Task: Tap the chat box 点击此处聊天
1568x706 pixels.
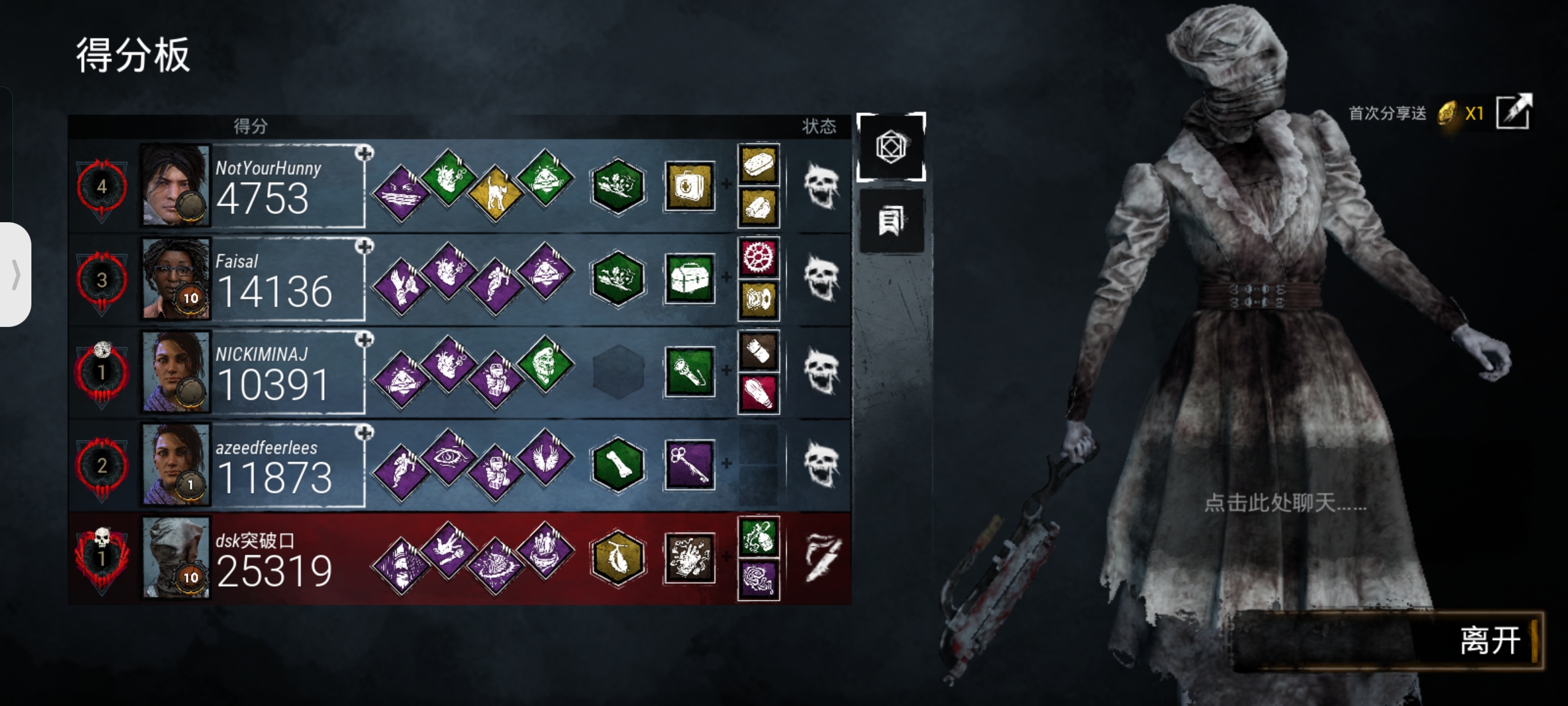Action: [x=1284, y=503]
